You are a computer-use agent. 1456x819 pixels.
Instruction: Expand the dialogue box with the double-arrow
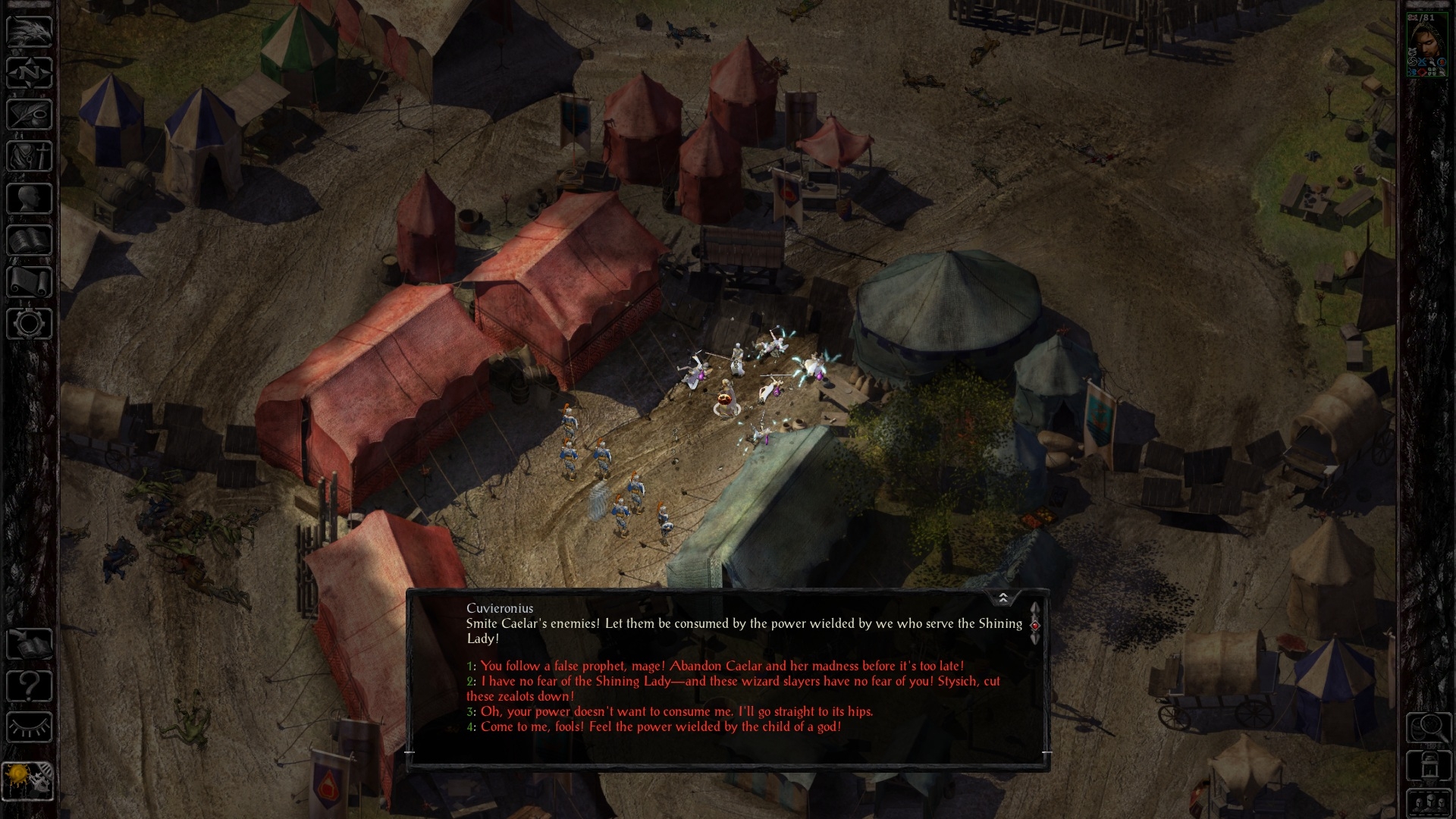tap(1003, 598)
